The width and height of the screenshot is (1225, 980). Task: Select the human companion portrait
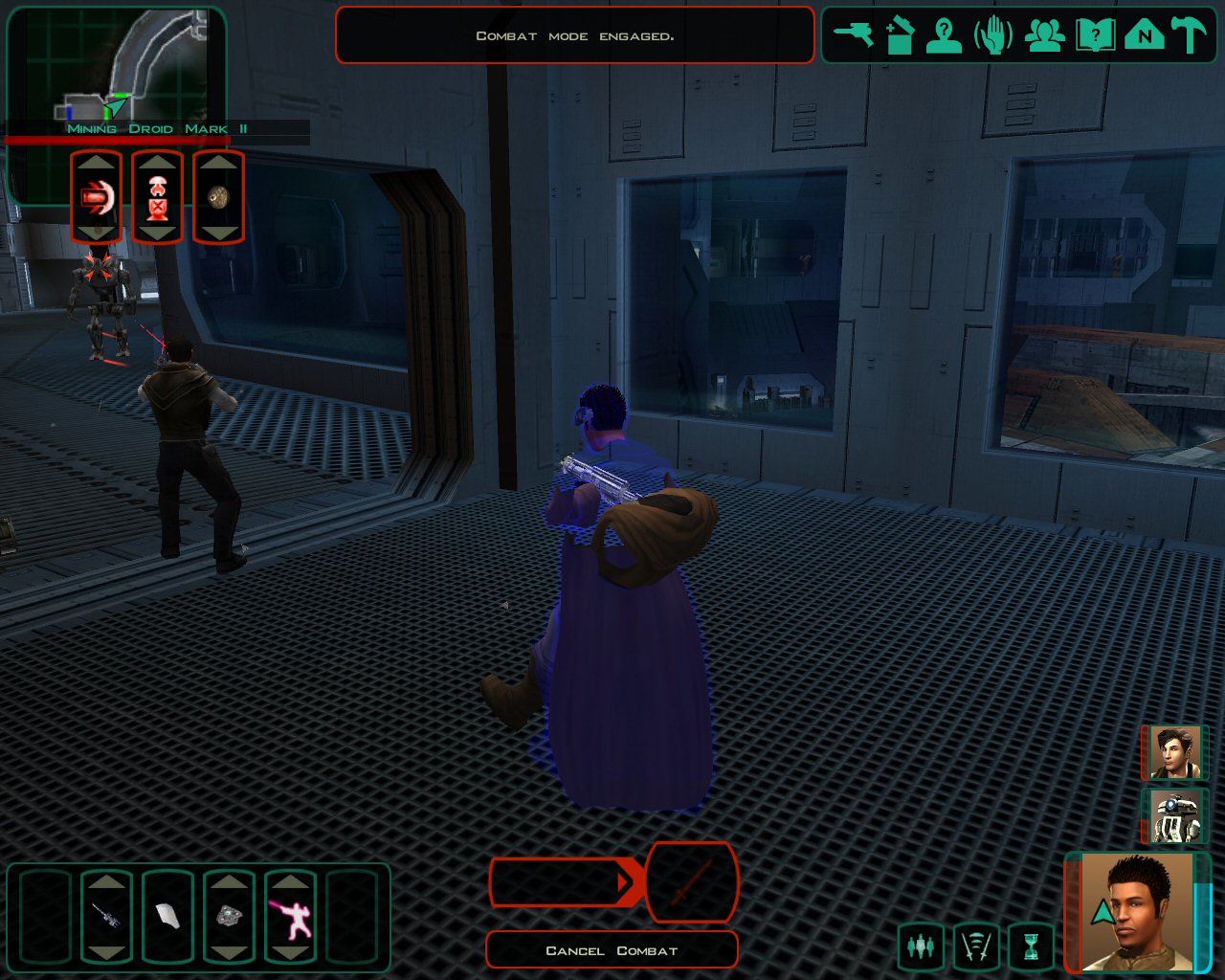(1175, 752)
